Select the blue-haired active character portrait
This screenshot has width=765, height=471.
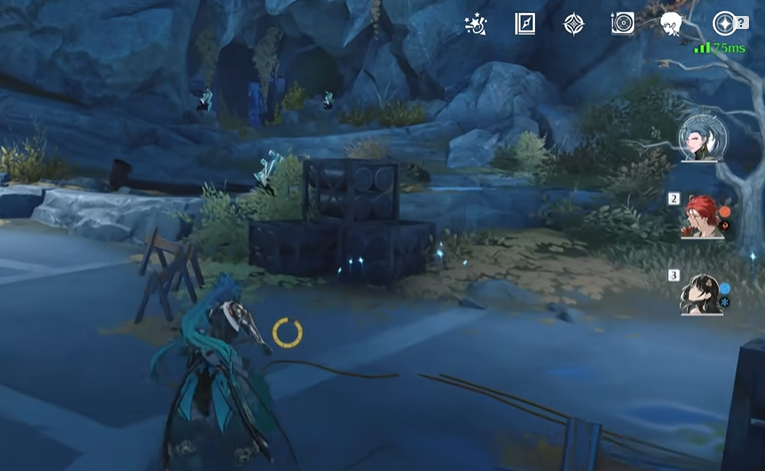point(703,139)
